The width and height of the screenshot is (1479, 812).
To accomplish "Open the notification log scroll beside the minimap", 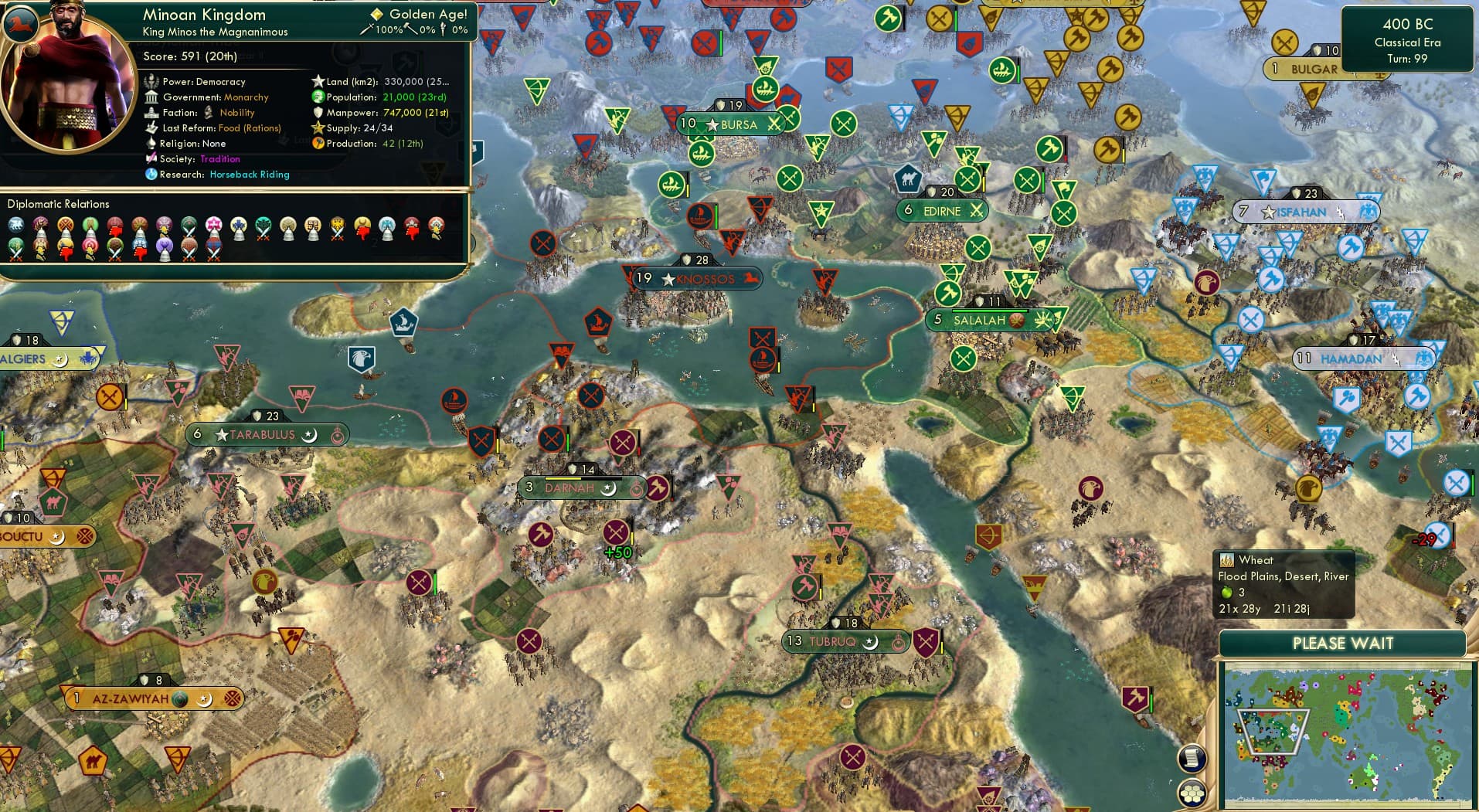I will point(1191,758).
